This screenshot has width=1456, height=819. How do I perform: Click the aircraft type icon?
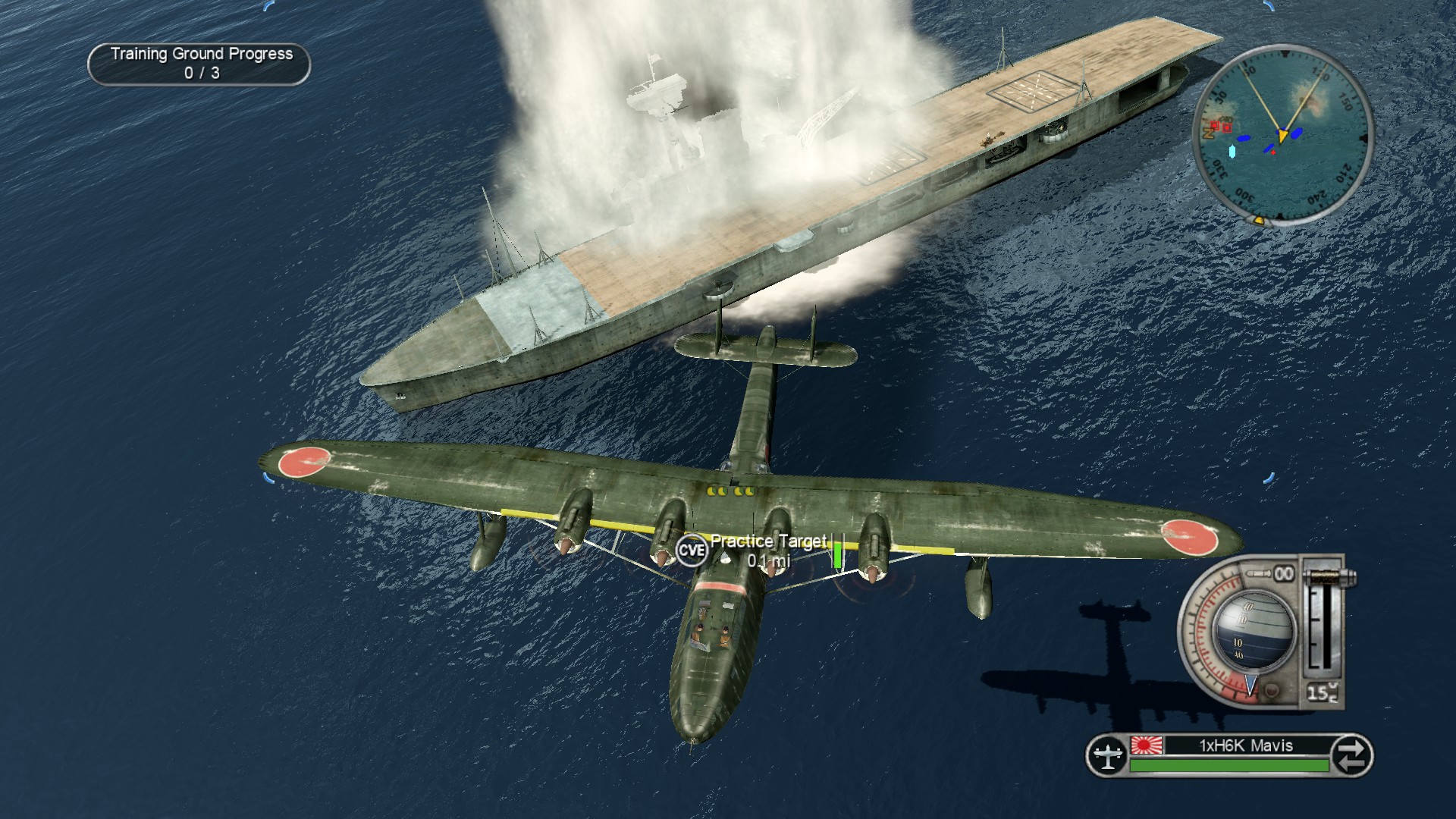pyautogui.click(x=1108, y=755)
